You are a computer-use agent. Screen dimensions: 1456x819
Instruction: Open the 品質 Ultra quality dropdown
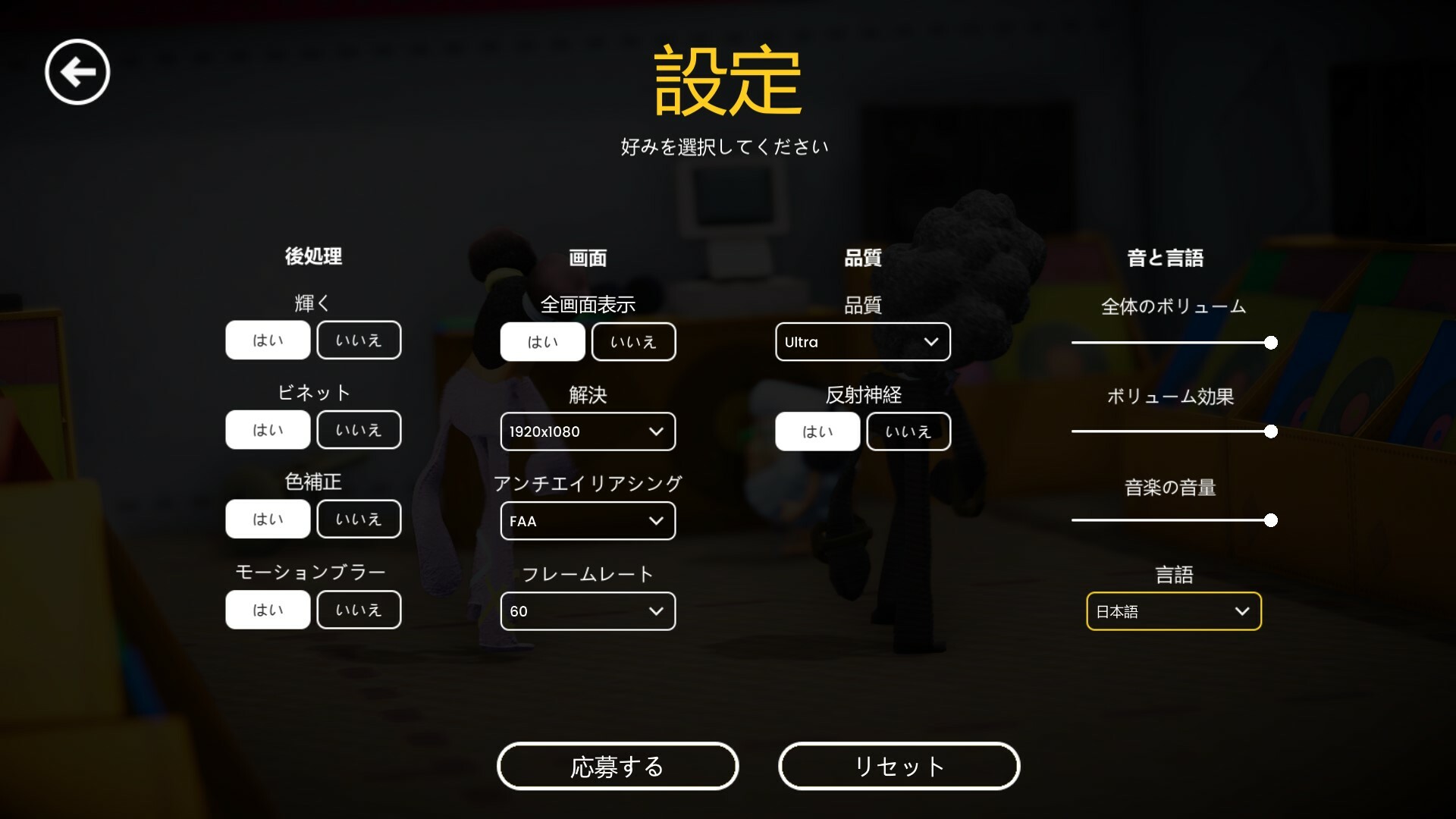(x=862, y=342)
